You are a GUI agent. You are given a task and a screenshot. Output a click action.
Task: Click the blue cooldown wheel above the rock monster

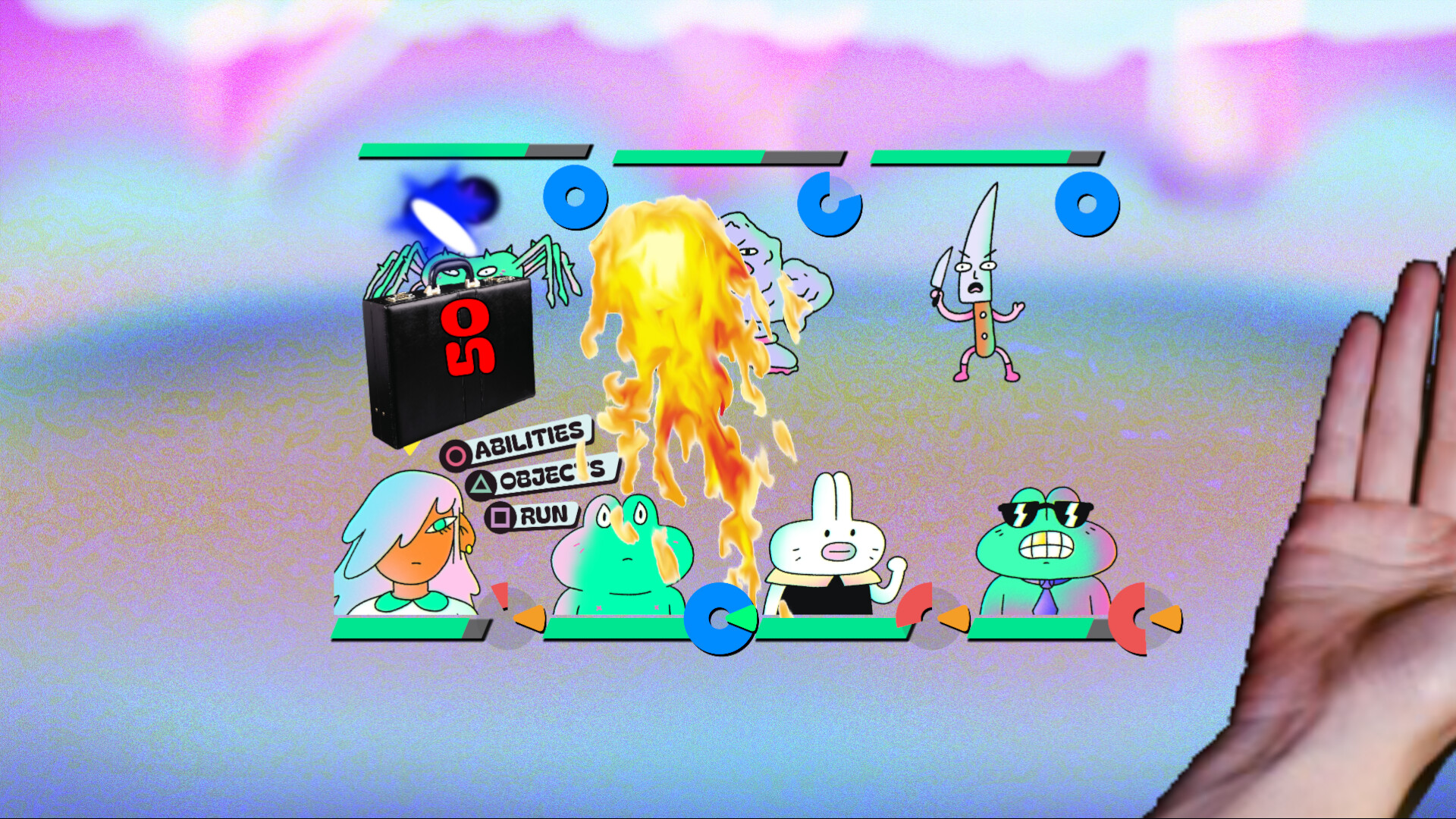point(830,204)
